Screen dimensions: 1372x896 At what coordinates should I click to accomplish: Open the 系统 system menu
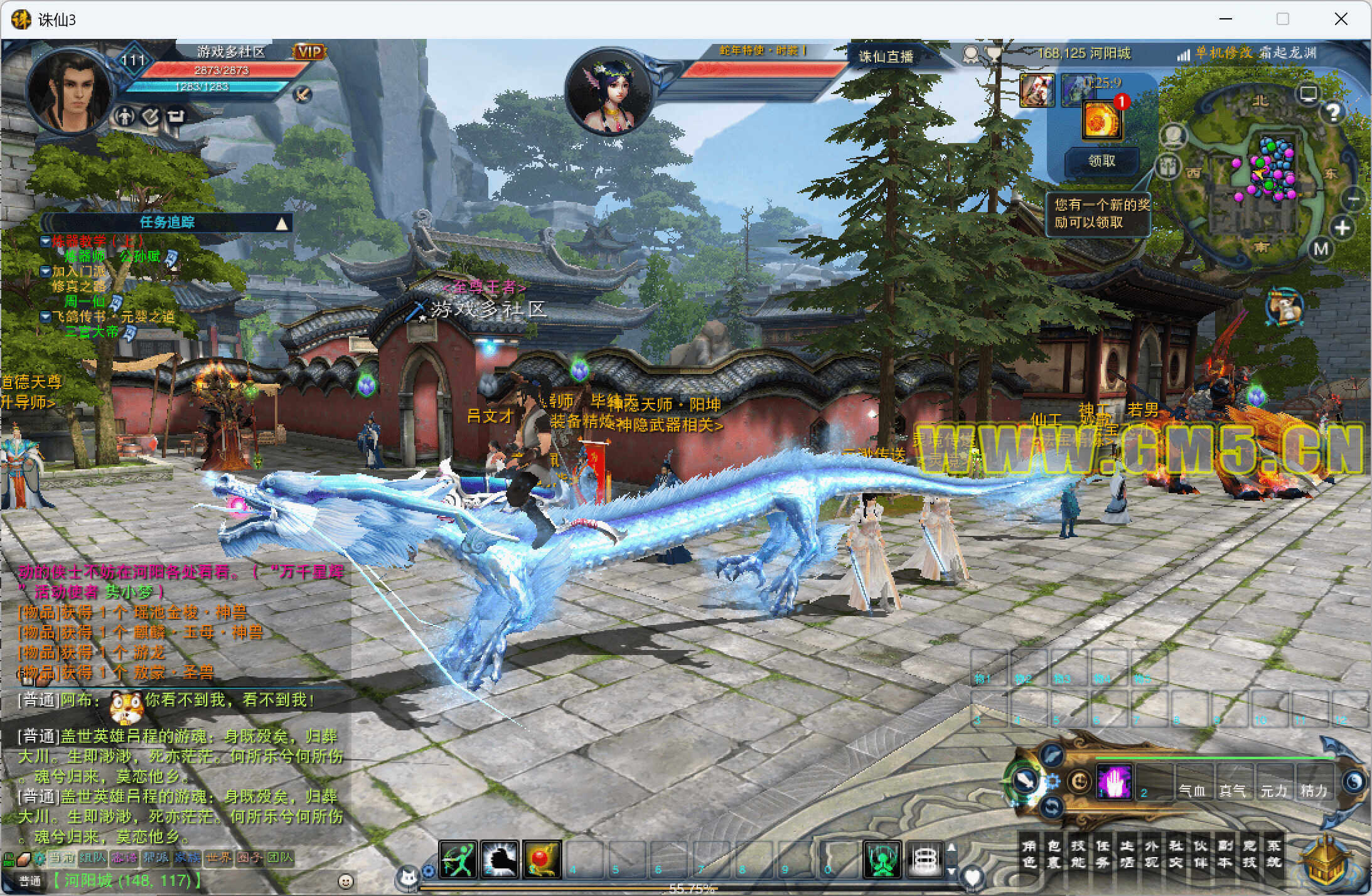point(1273,853)
